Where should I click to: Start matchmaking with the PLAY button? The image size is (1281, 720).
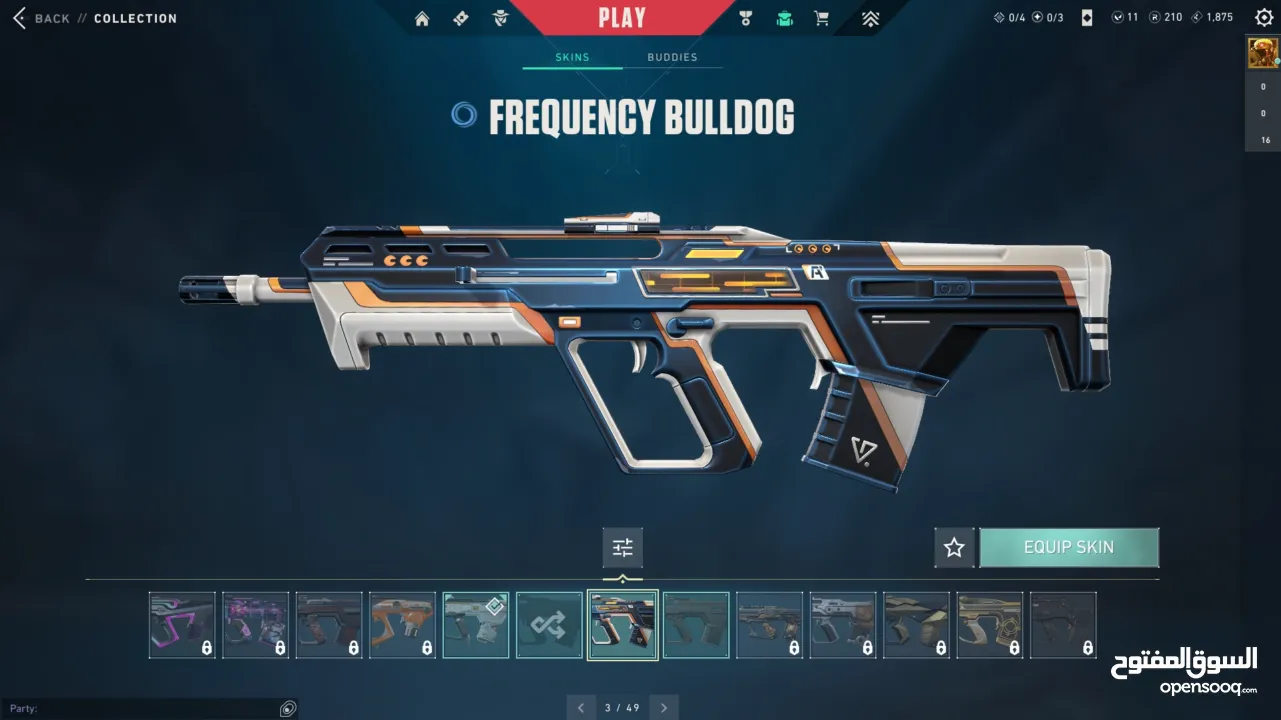click(x=622, y=17)
